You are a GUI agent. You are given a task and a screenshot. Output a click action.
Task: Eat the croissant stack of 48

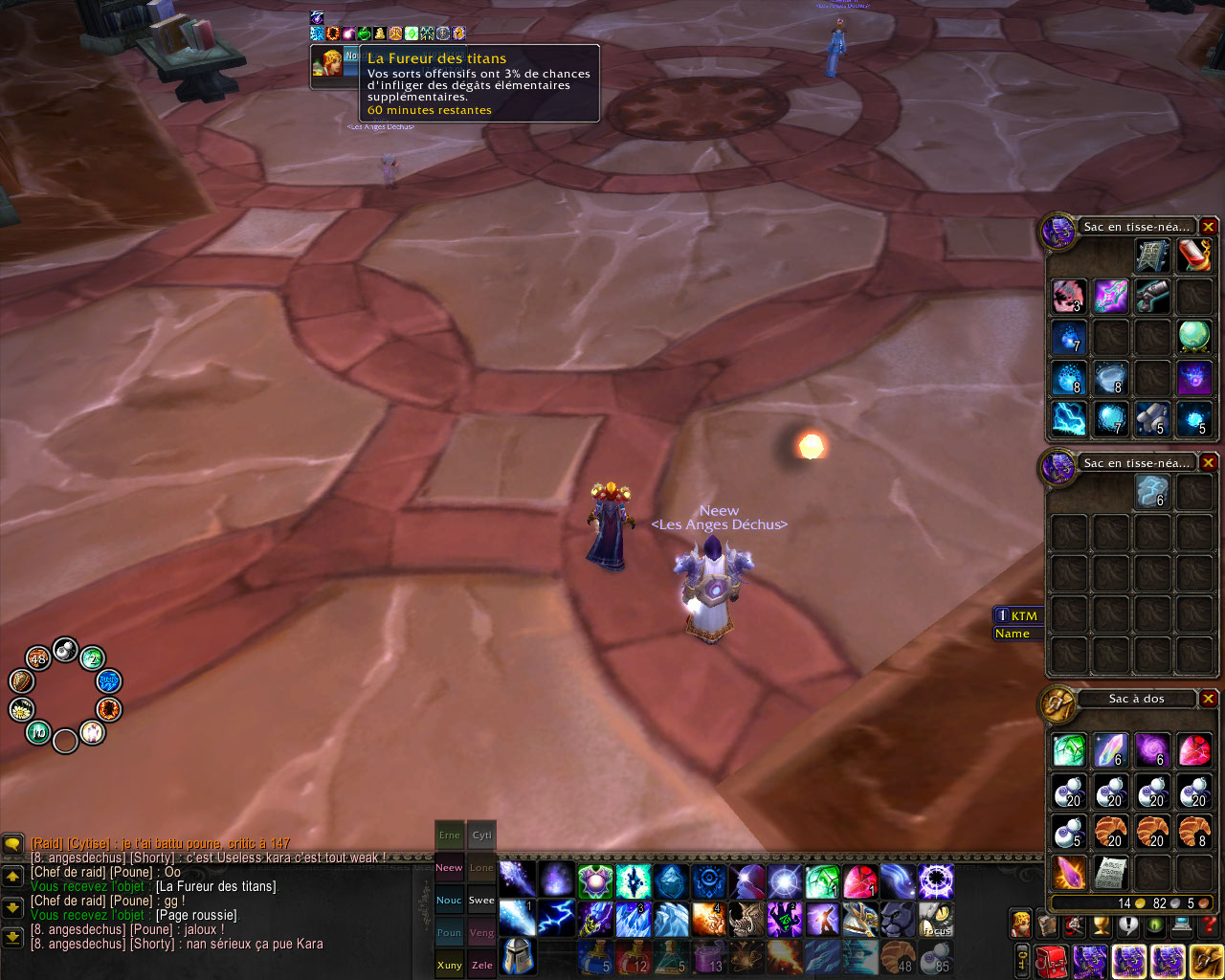tap(898, 956)
